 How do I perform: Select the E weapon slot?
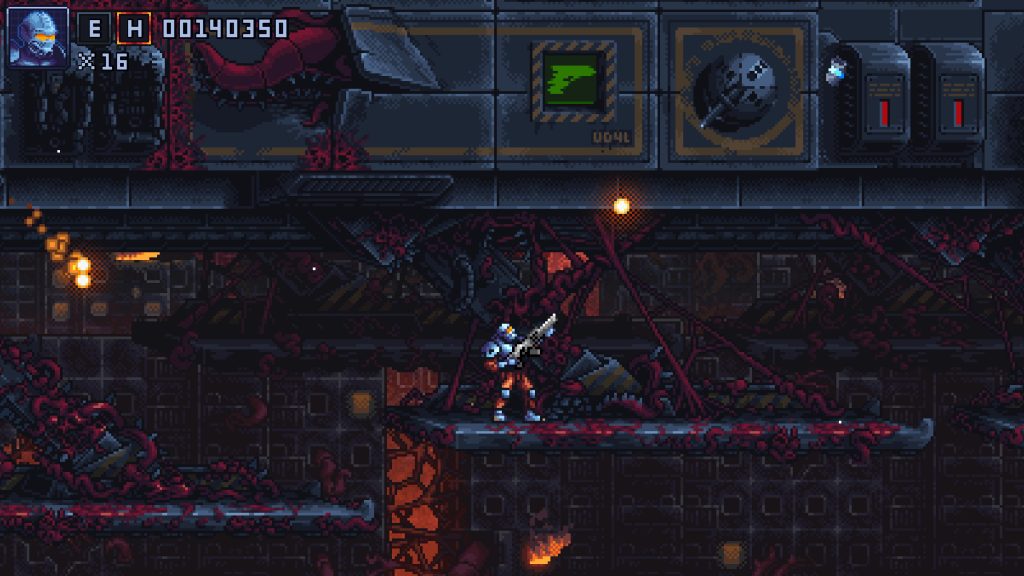click(x=94, y=28)
